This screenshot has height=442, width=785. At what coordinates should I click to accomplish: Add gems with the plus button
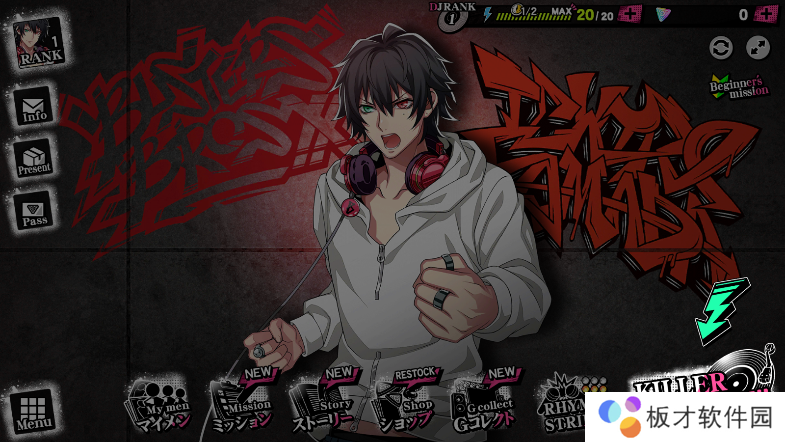[765, 14]
